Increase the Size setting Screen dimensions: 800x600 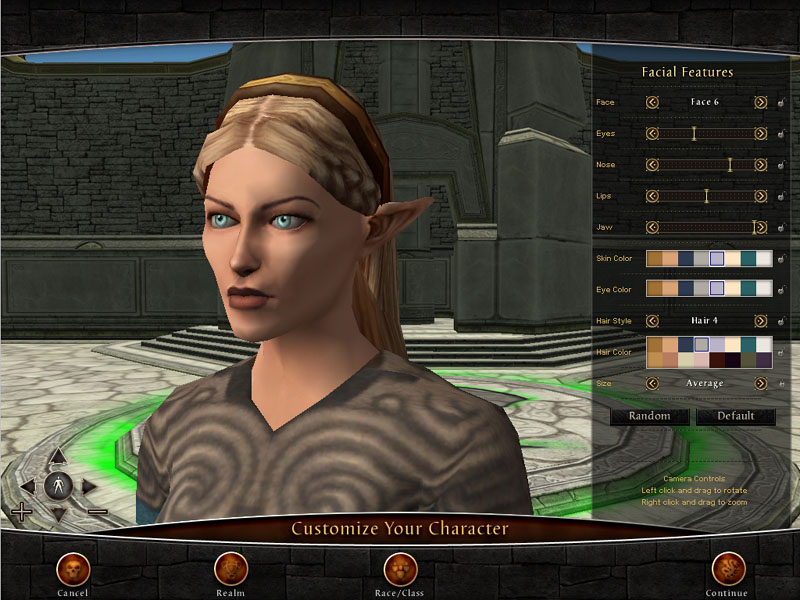pyautogui.click(x=761, y=383)
